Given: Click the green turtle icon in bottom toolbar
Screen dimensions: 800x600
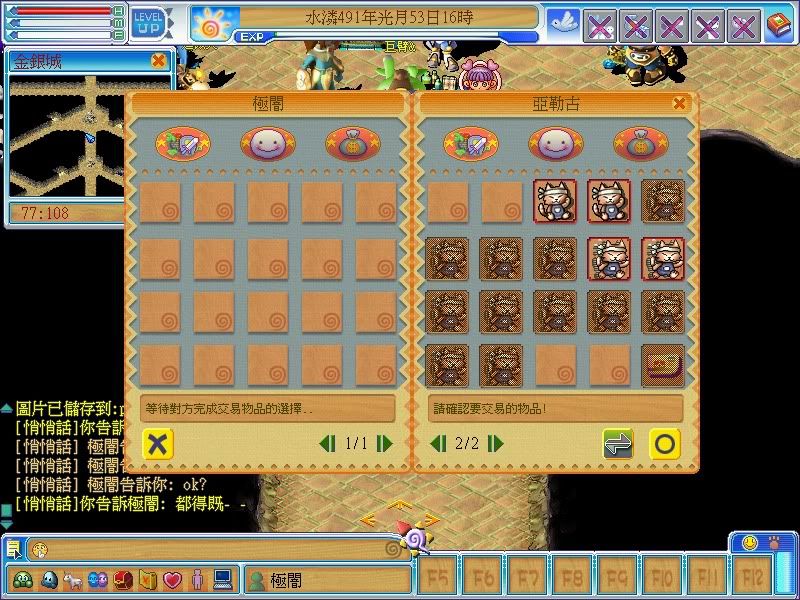Looking at the screenshot, I should pos(22,579).
